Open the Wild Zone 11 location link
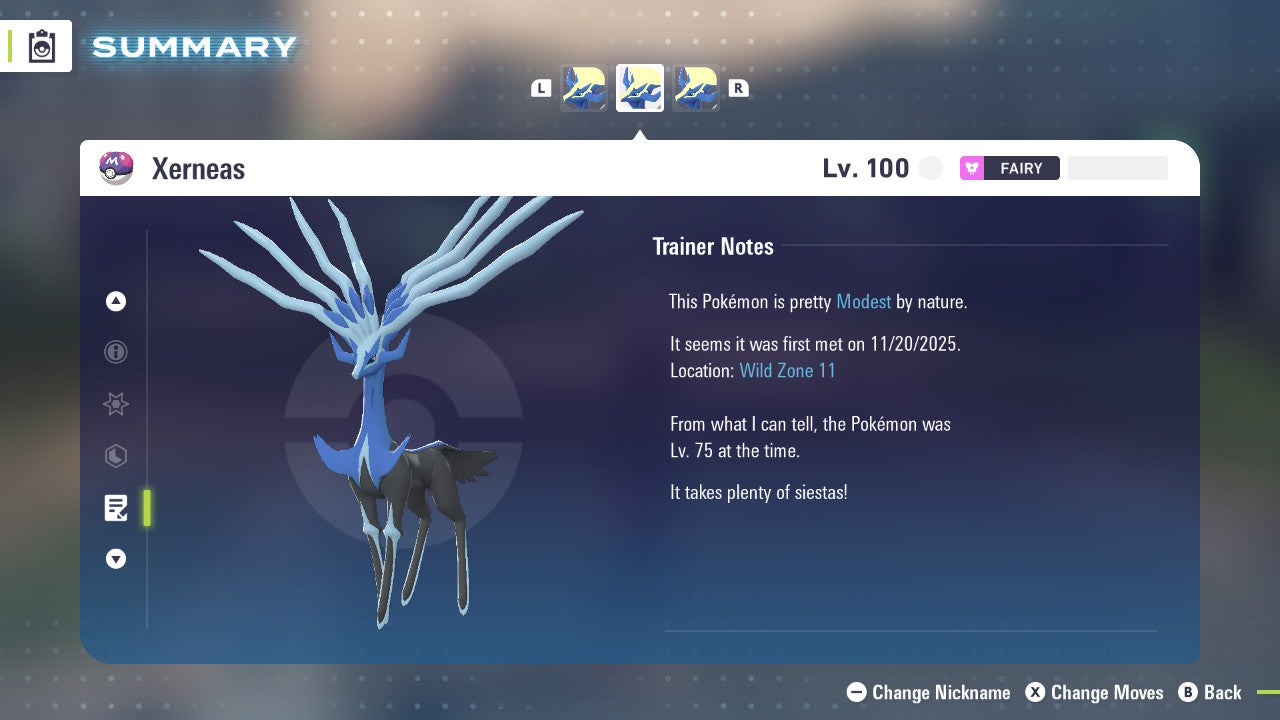The height and width of the screenshot is (720, 1280). click(x=788, y=370)
